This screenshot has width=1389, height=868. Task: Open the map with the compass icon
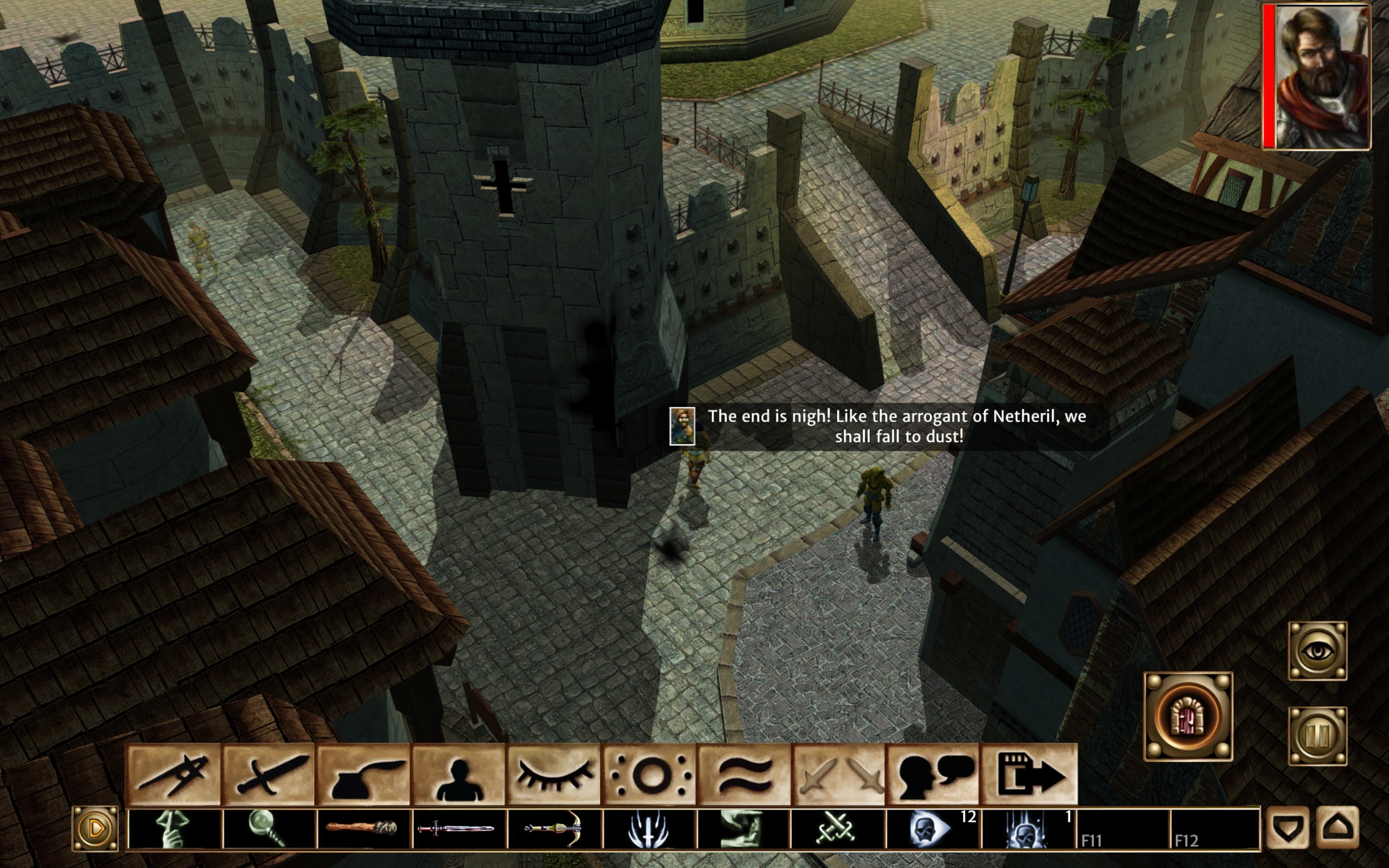tap(173, 774)
